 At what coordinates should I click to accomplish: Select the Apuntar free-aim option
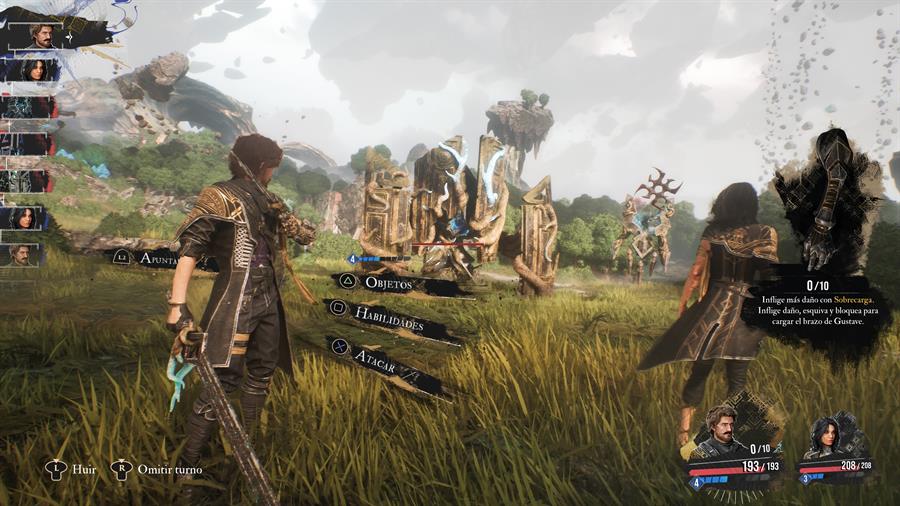[160, 258]
